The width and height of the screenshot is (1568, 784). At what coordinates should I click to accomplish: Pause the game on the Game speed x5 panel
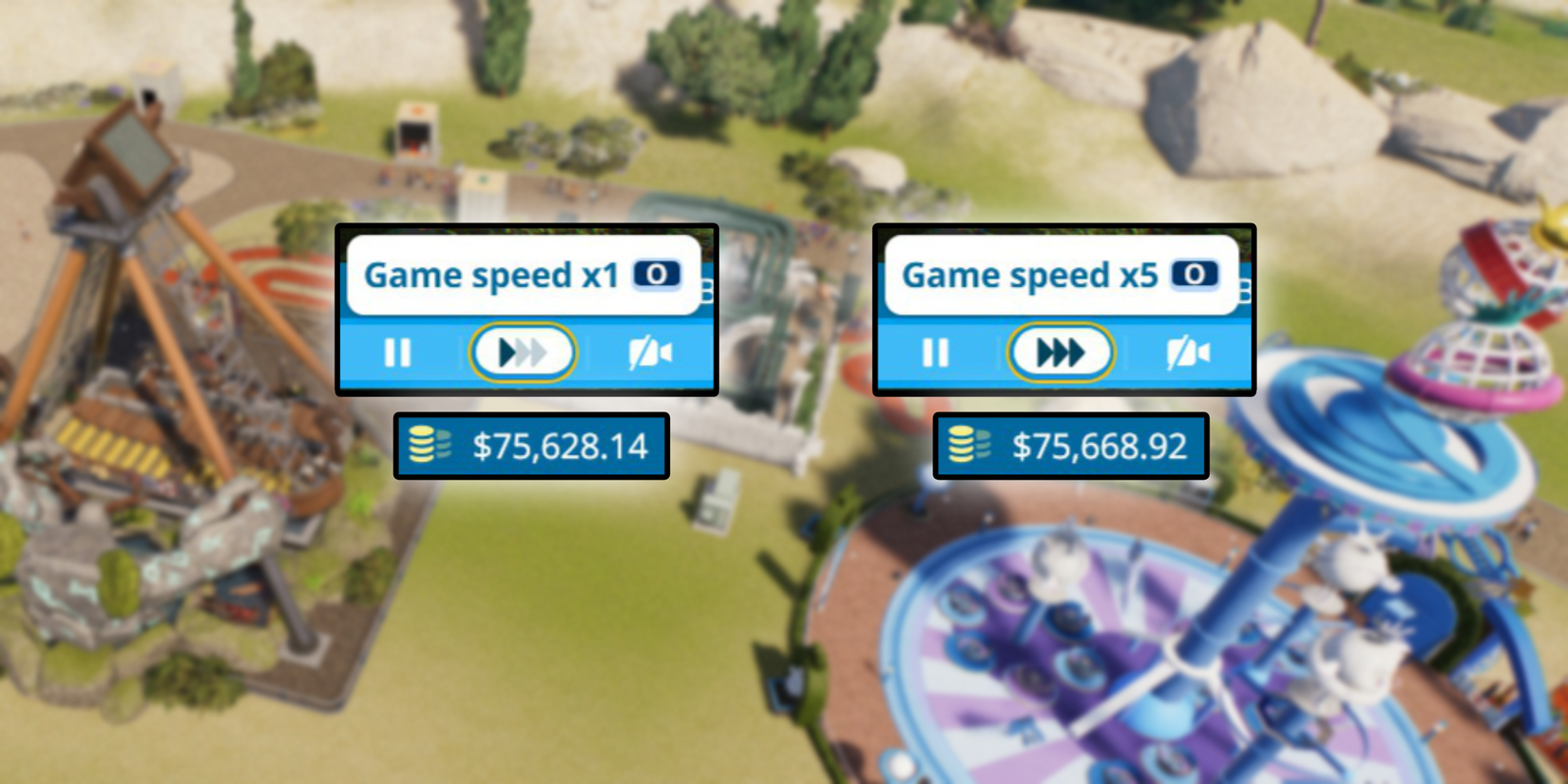coord(935,353)
